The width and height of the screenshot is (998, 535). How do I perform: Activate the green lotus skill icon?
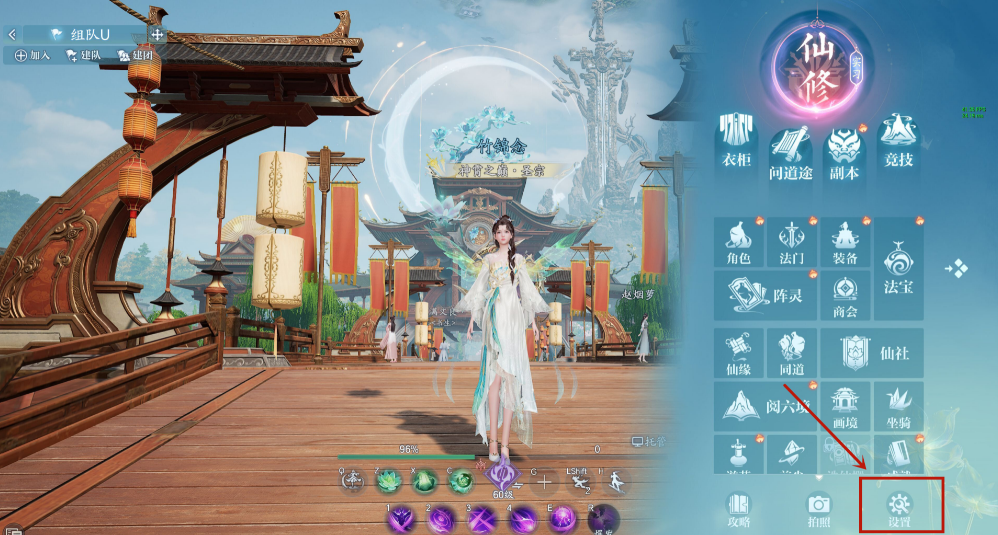(389, 481)
